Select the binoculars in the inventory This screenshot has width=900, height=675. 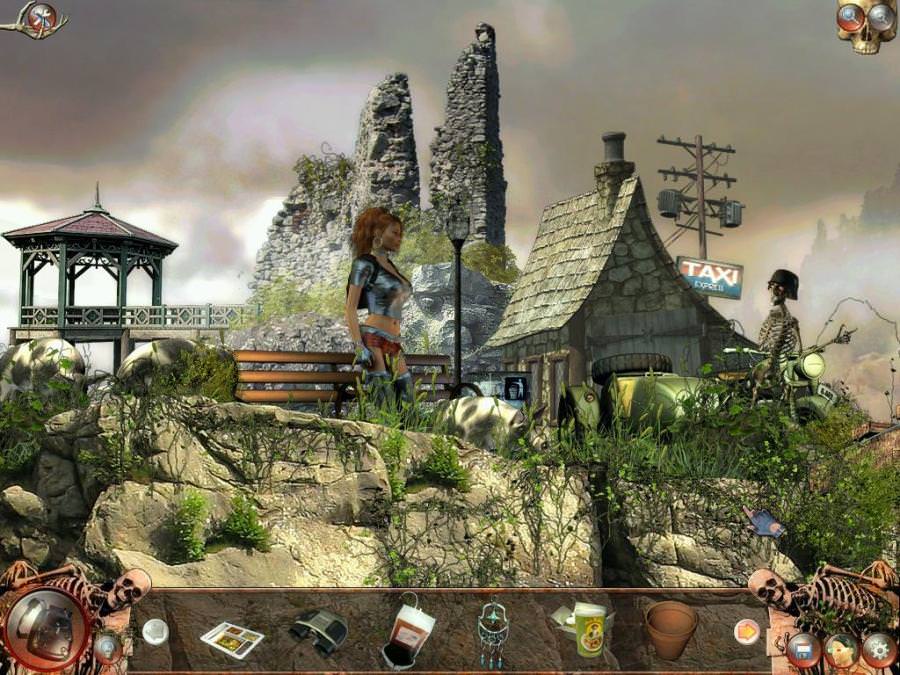[x=318, y=629]
